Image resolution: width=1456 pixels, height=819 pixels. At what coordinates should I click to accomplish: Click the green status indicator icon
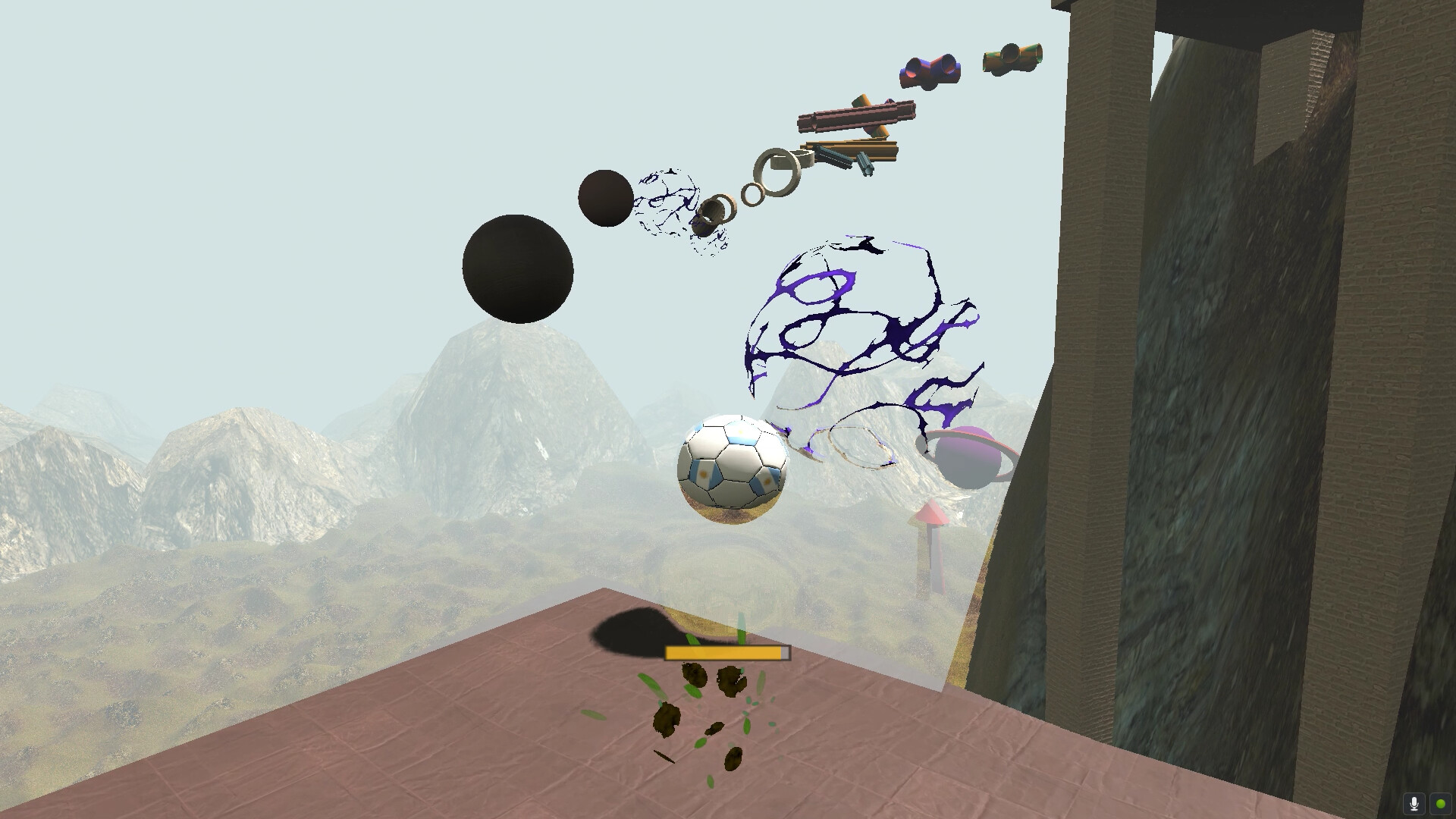tap(1440, 802)
